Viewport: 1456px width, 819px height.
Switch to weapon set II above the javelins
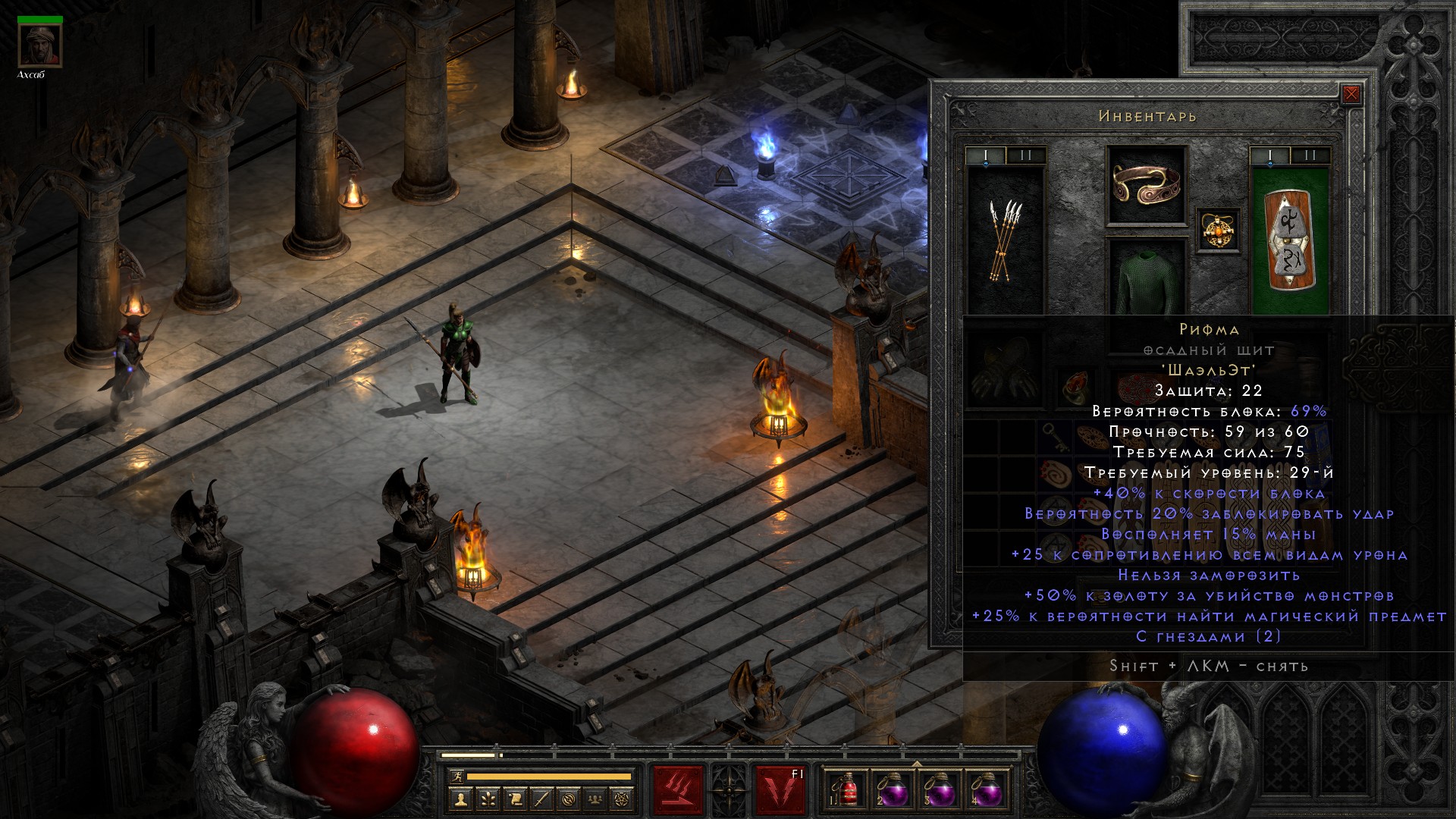pyautogui.click(x=1025, y=156)
